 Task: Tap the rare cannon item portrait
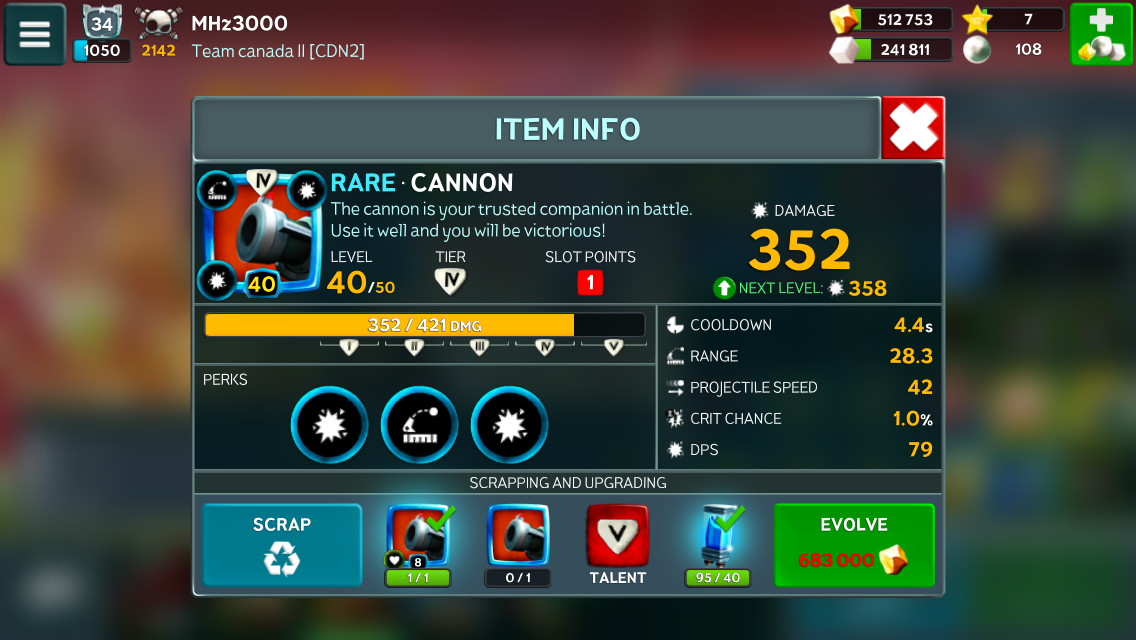262,234
